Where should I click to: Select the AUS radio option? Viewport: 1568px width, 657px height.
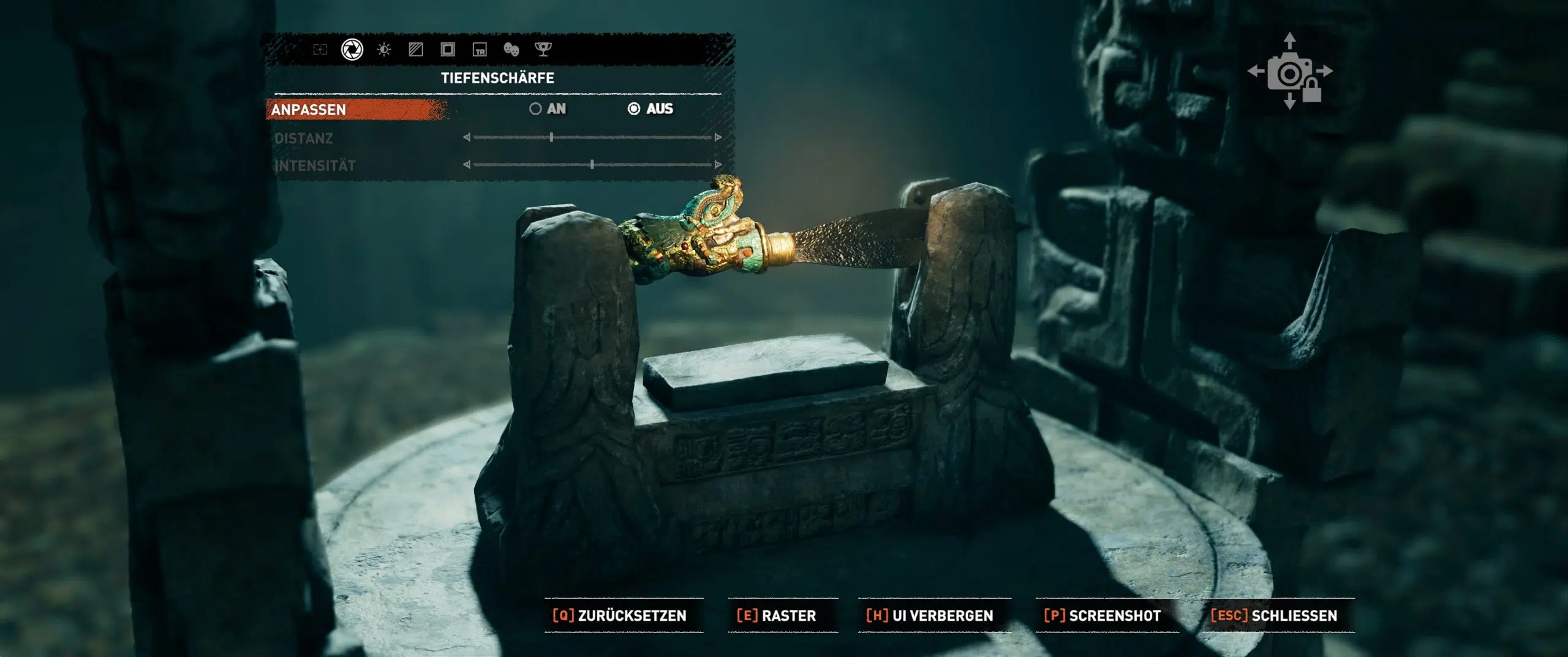tap(634, 109)
